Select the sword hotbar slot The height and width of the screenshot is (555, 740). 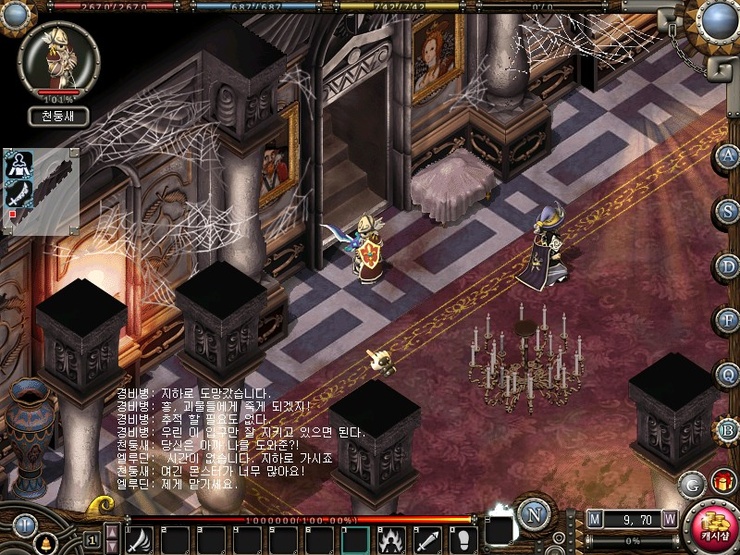426,540
